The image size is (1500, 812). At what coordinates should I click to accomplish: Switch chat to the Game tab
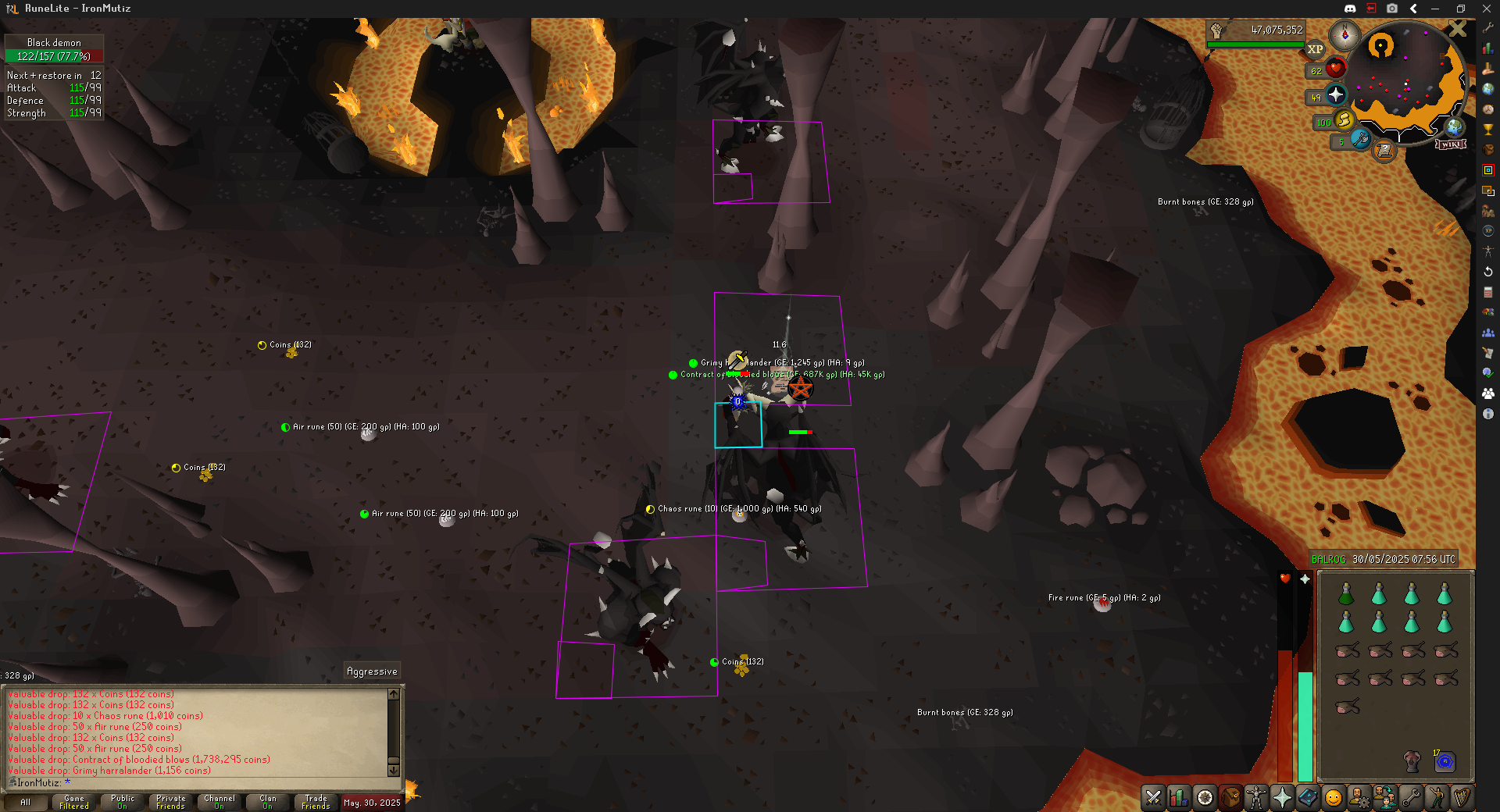click(x=74, y=802)
